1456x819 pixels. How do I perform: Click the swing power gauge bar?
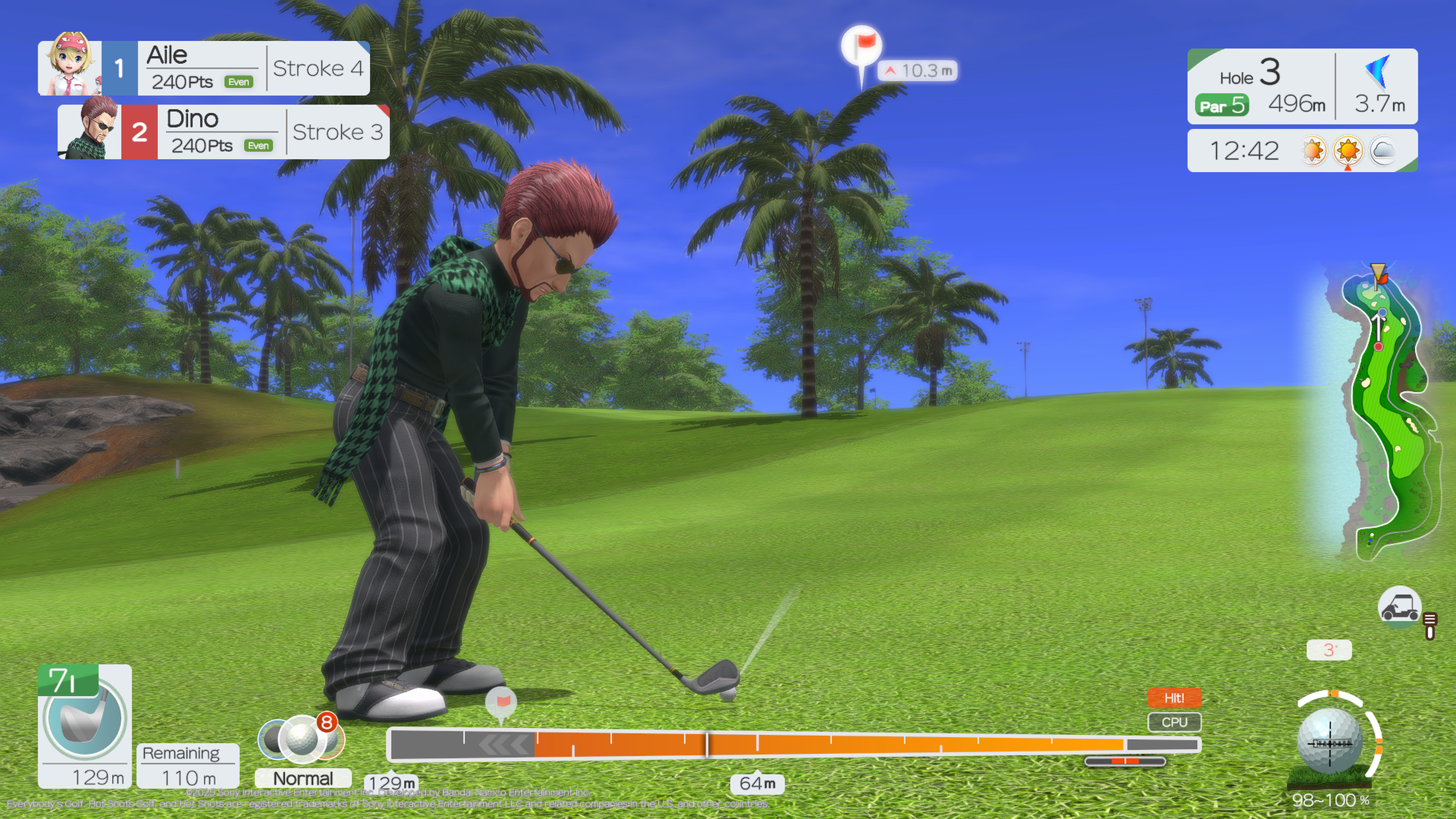click(x=791, y=744)
